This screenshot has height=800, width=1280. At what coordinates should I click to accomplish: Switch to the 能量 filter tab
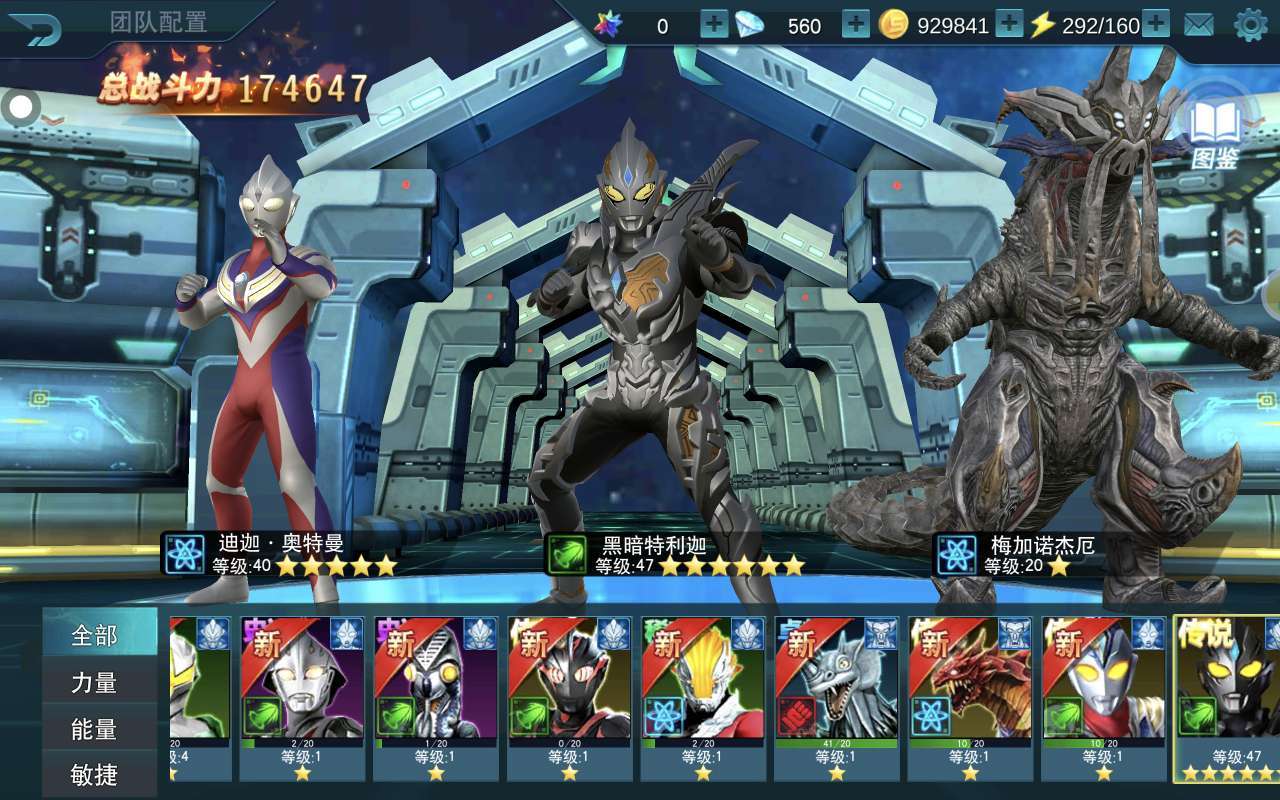[x=95, y=730]
